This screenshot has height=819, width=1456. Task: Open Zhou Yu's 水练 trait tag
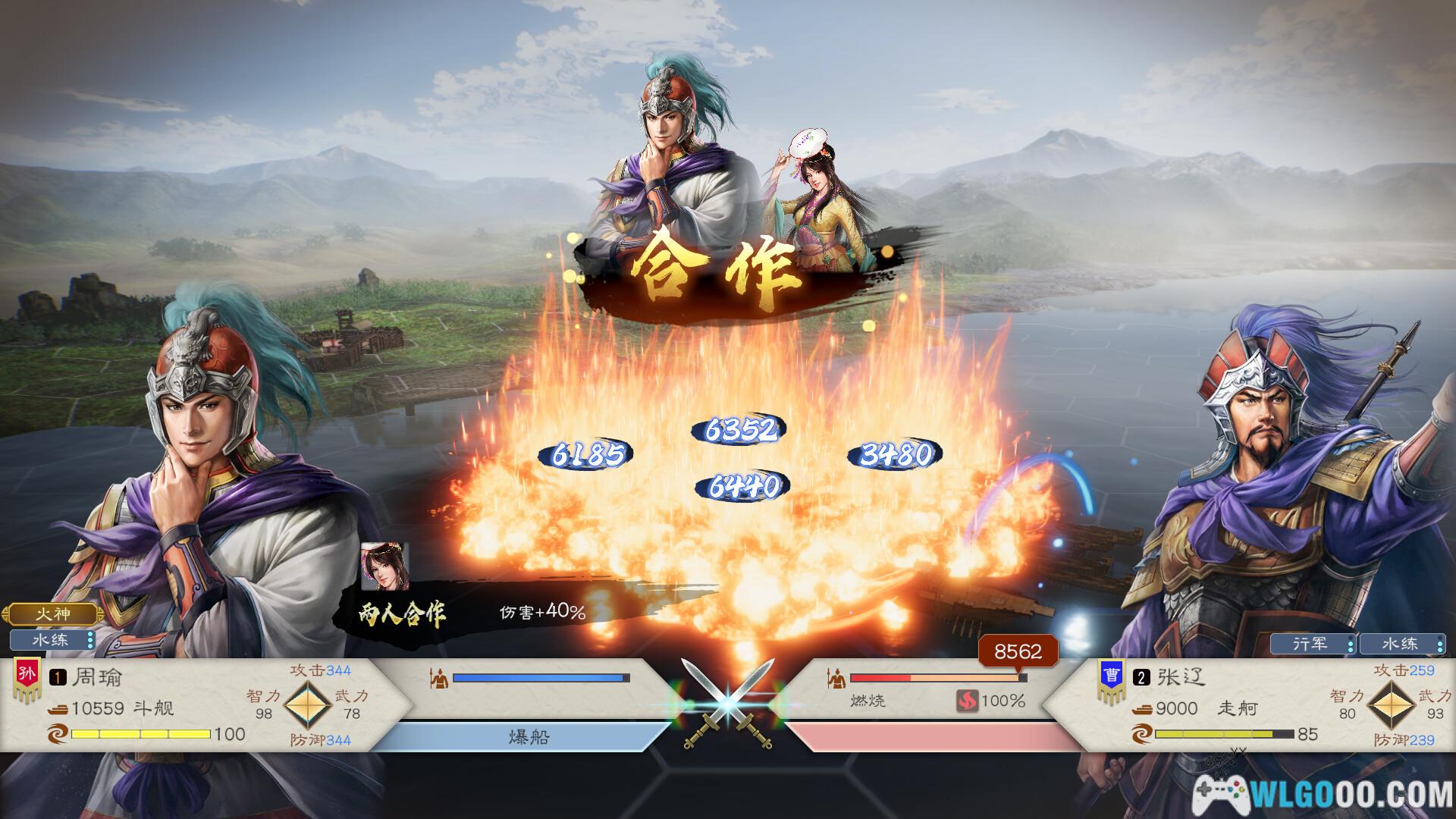click(52, 640)
